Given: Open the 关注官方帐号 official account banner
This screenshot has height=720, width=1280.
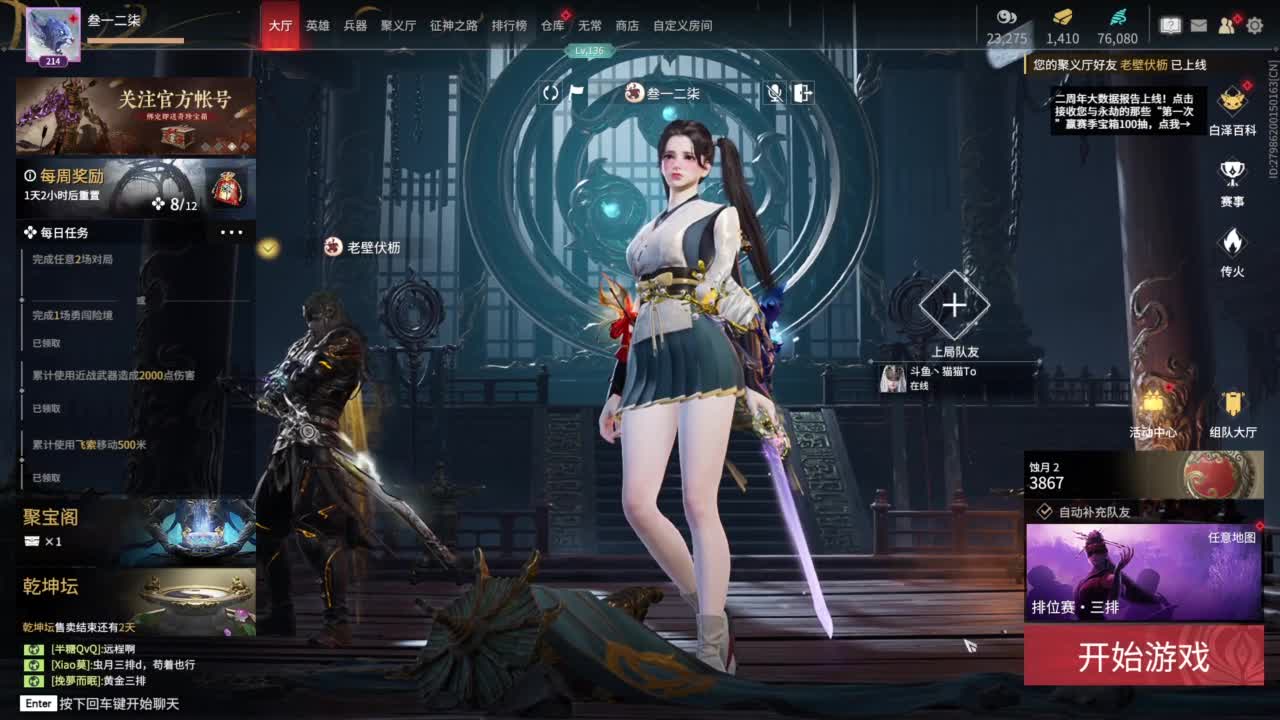Looking at the screenshot, I should pos(135,116).
